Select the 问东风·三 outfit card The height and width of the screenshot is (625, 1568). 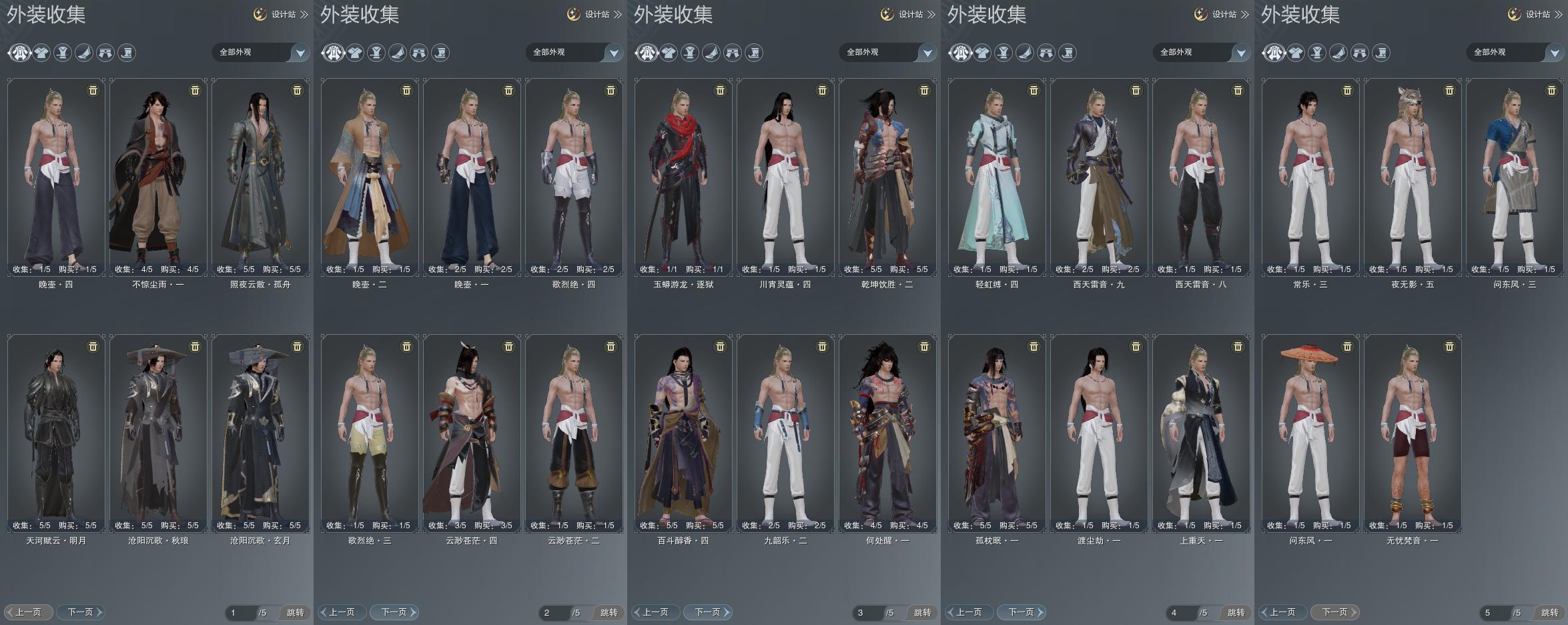(x=1515, y=177)
